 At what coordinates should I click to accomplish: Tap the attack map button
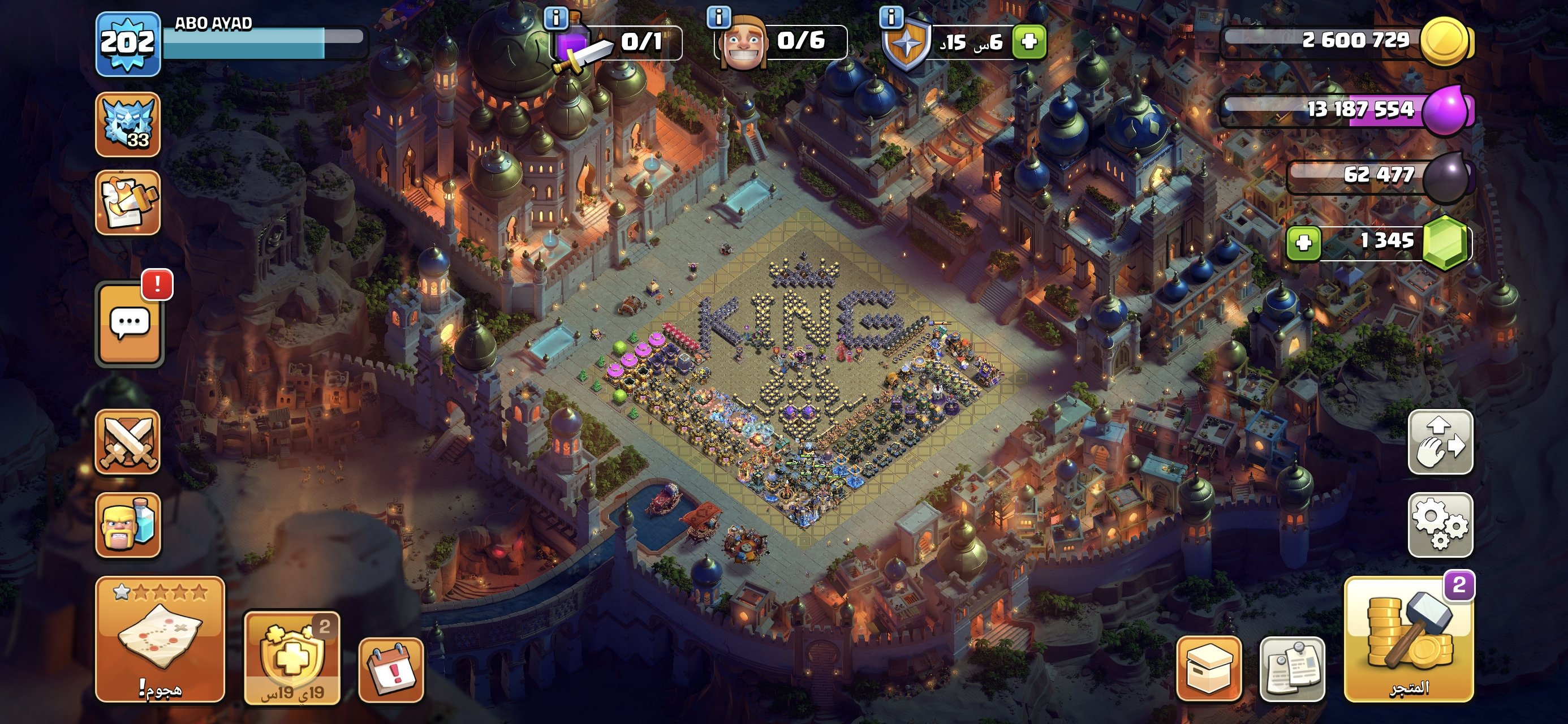click(160, 639)
